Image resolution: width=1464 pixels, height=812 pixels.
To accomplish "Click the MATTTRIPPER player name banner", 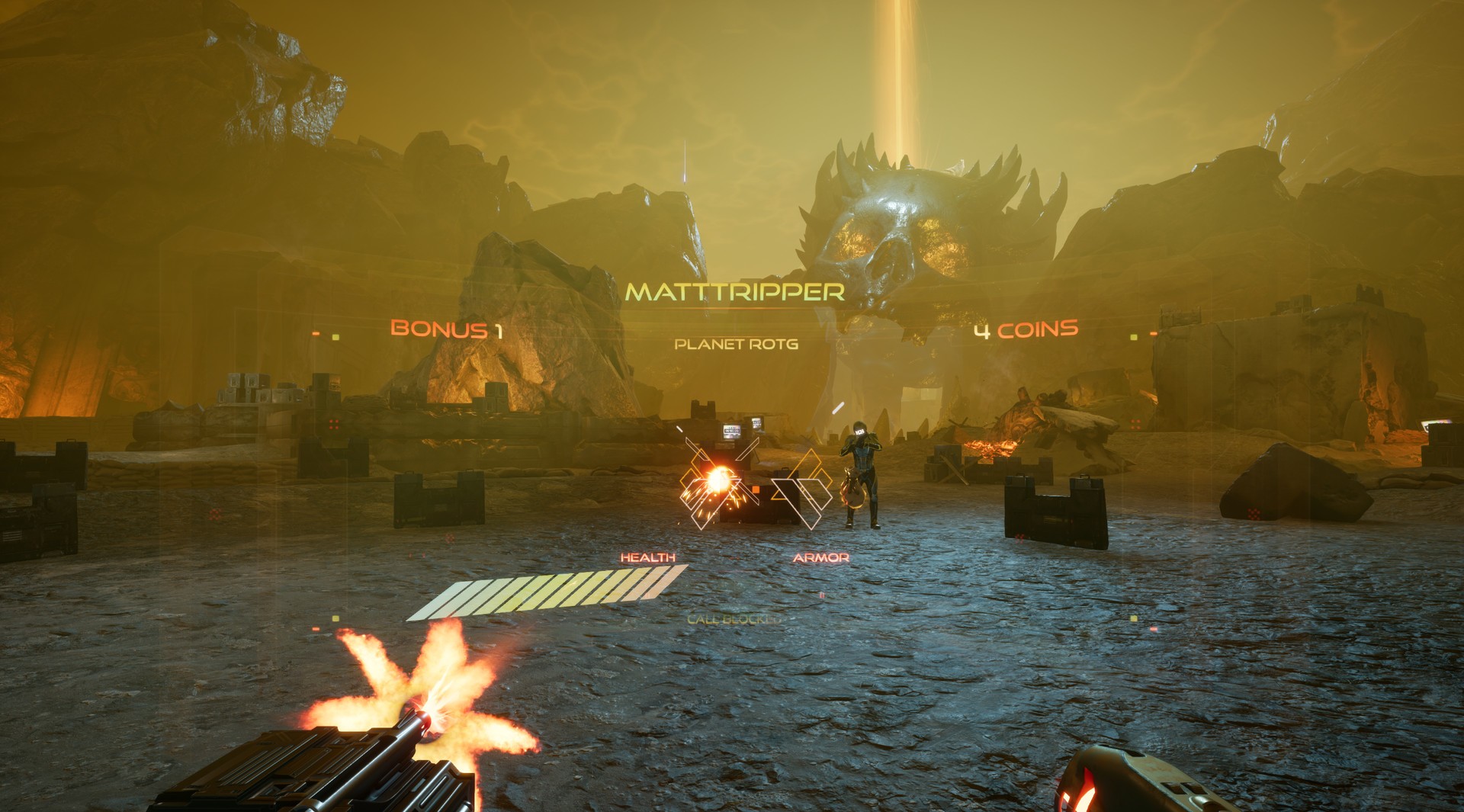I will (734, 291).
